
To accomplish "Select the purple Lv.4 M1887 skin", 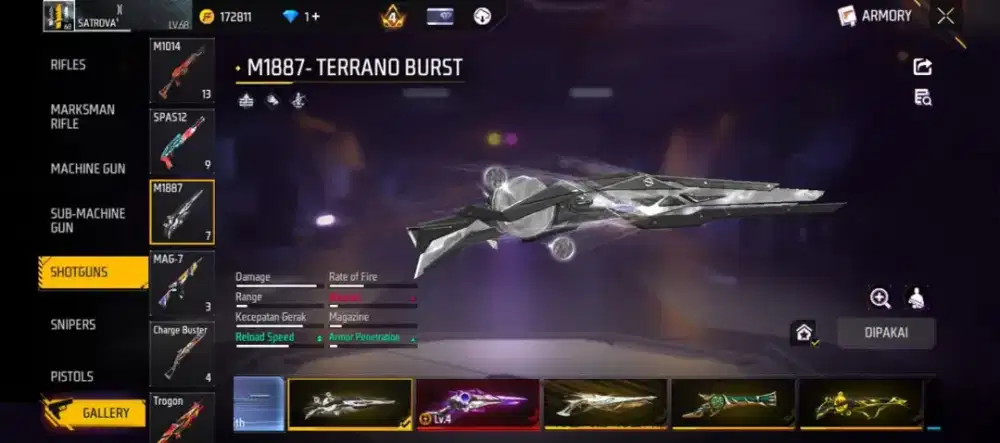I will coord(477,404).
